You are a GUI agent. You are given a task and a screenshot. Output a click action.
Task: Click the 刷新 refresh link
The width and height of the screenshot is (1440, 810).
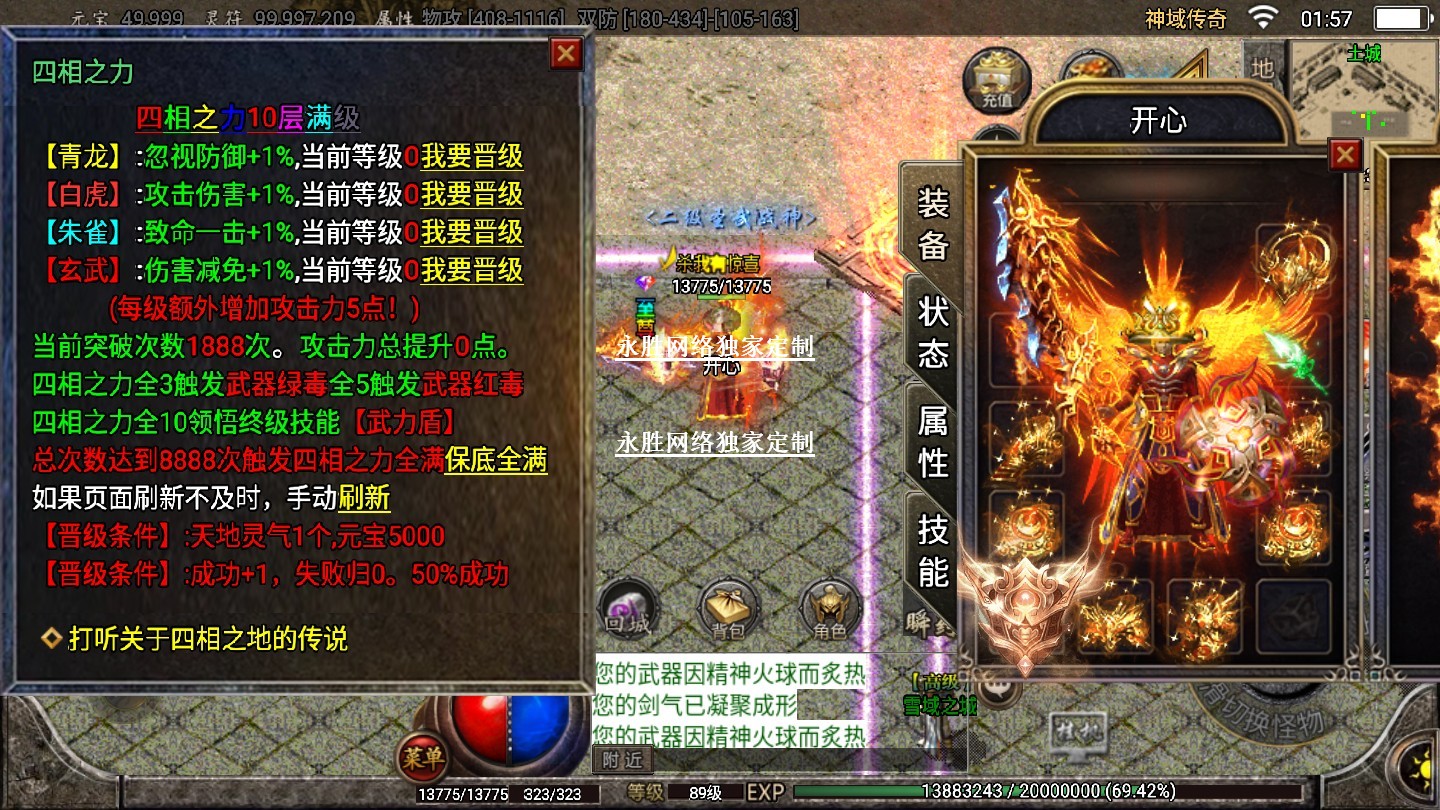pyautogui.click(x=364, y=498)
